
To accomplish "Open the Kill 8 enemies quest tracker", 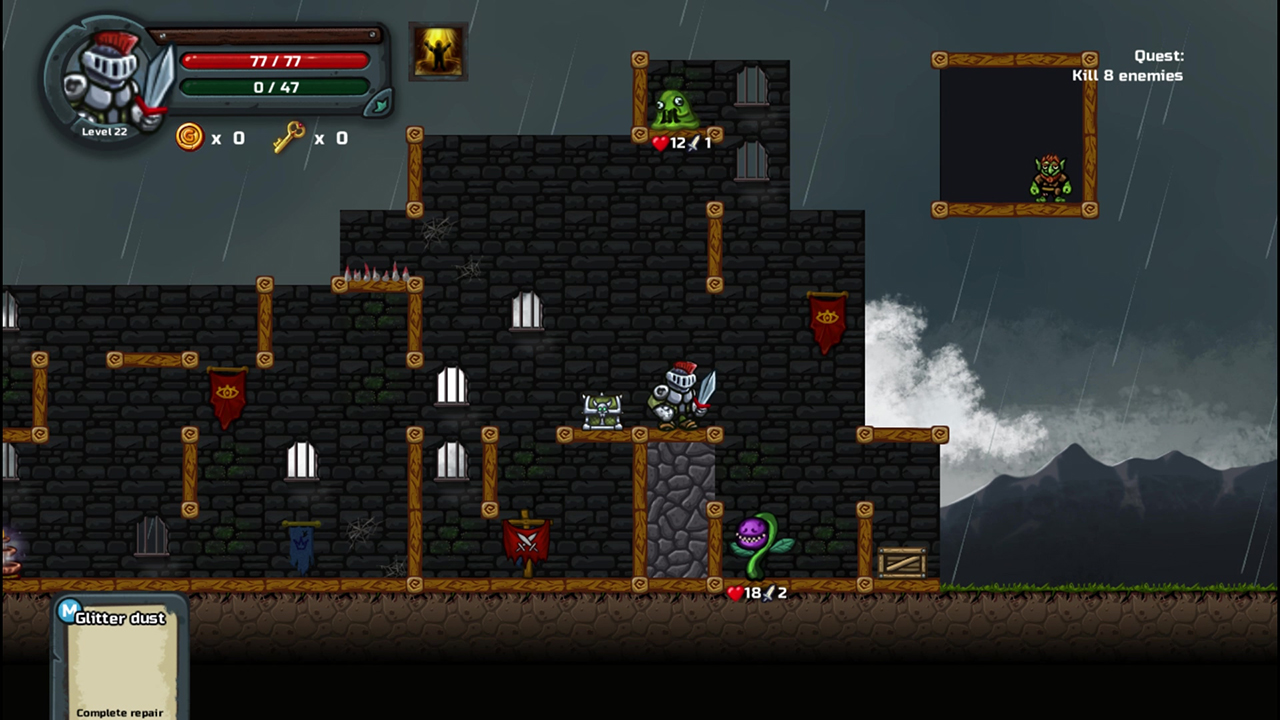I will [1127, 66].
